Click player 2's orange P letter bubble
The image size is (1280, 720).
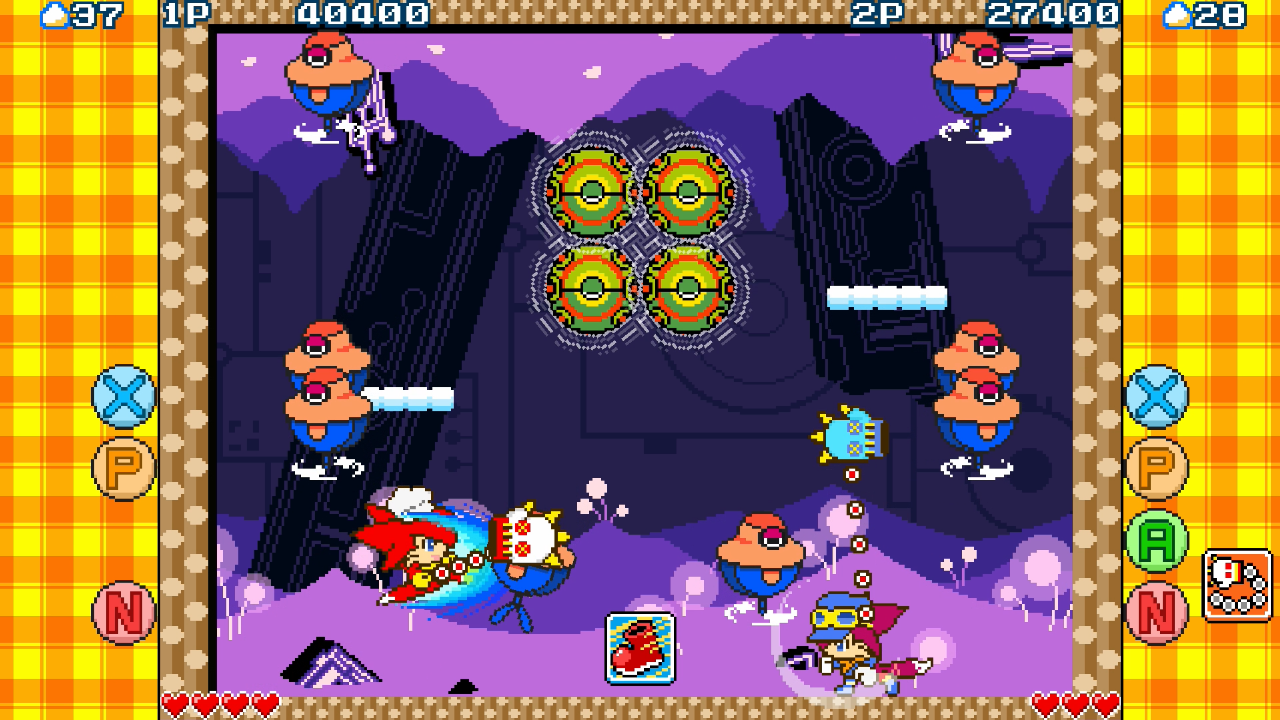[1157, 468]
